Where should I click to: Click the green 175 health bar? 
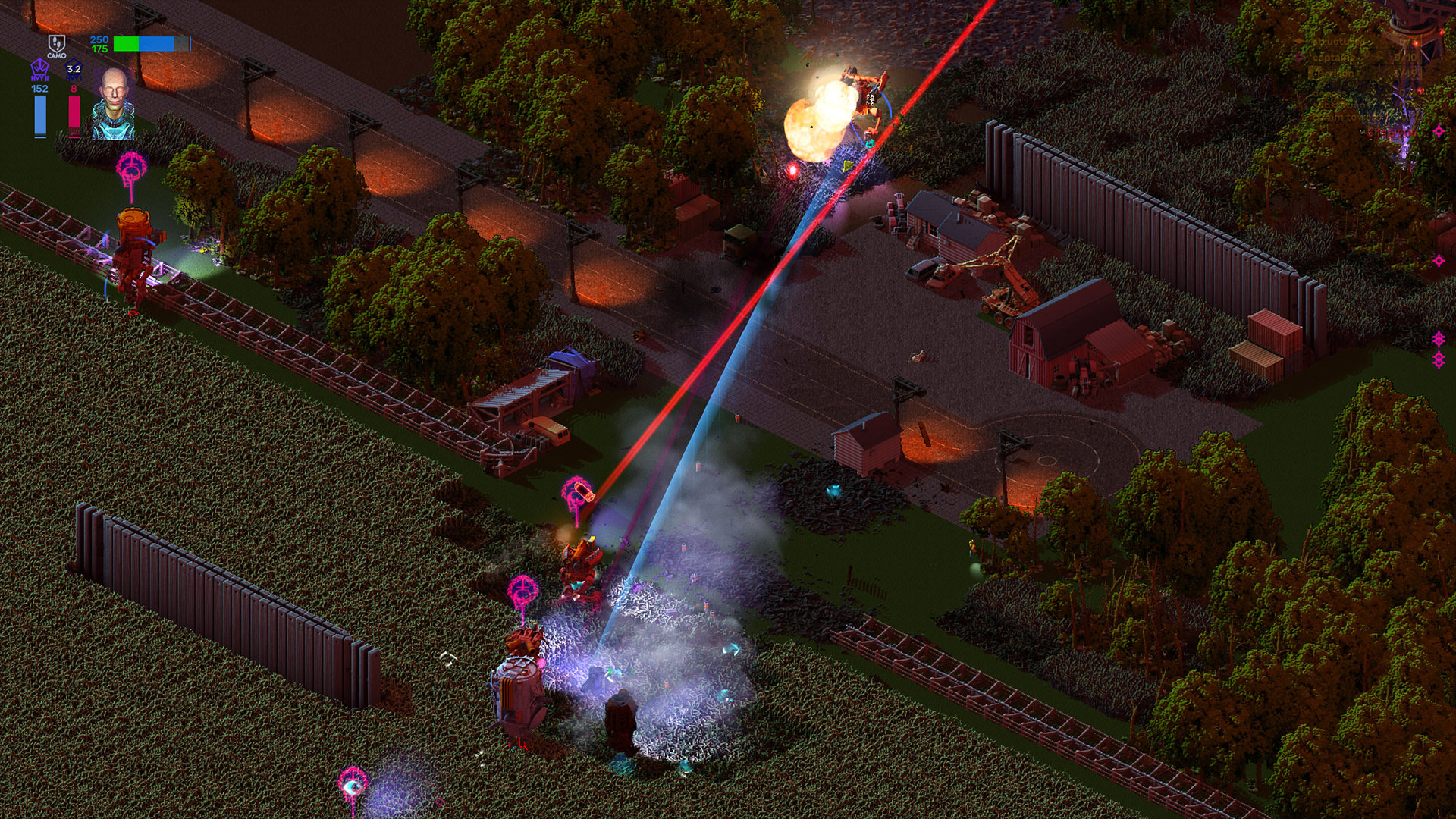tap(125, 44)
